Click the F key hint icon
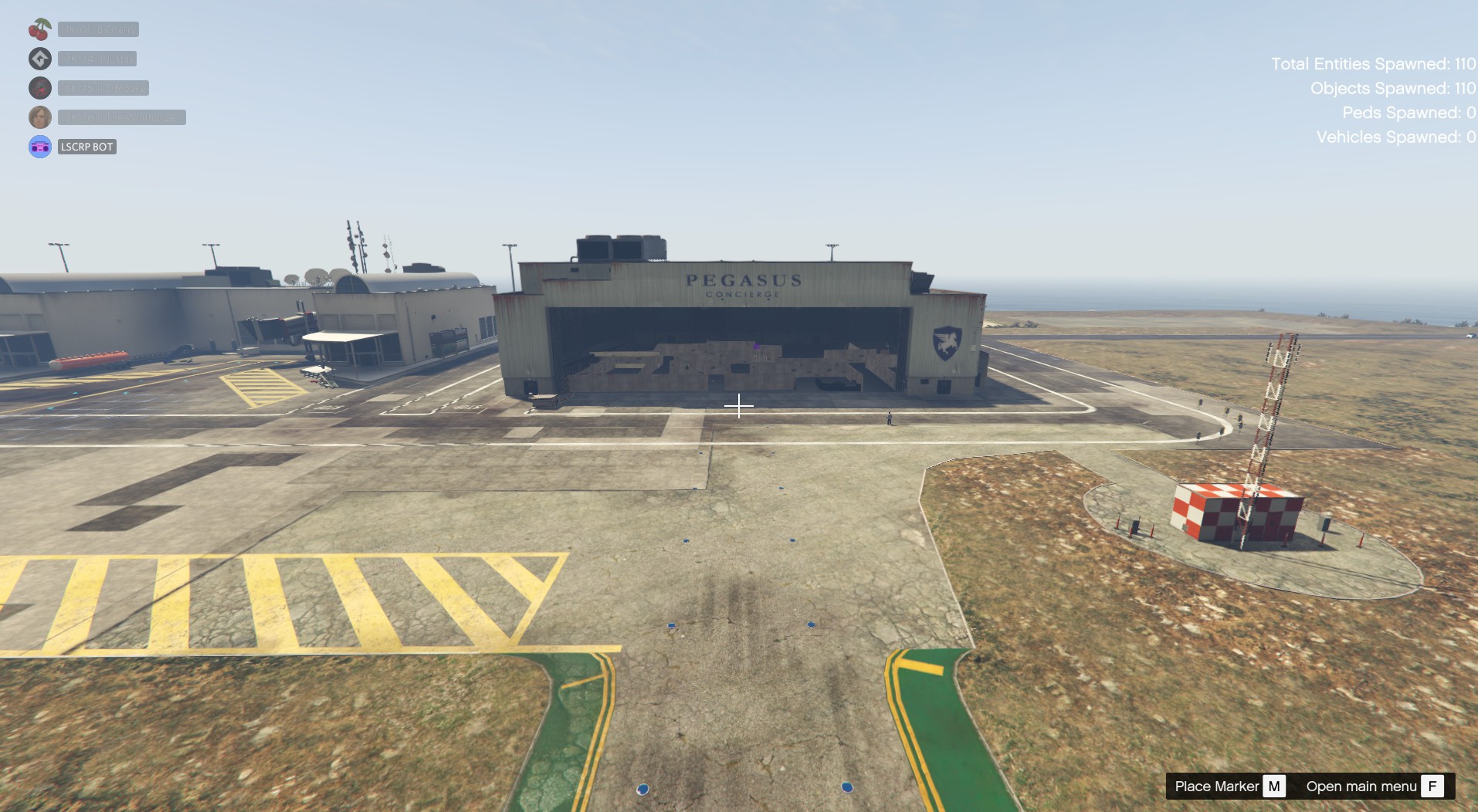1478x812 pixels. [1432, 786]
